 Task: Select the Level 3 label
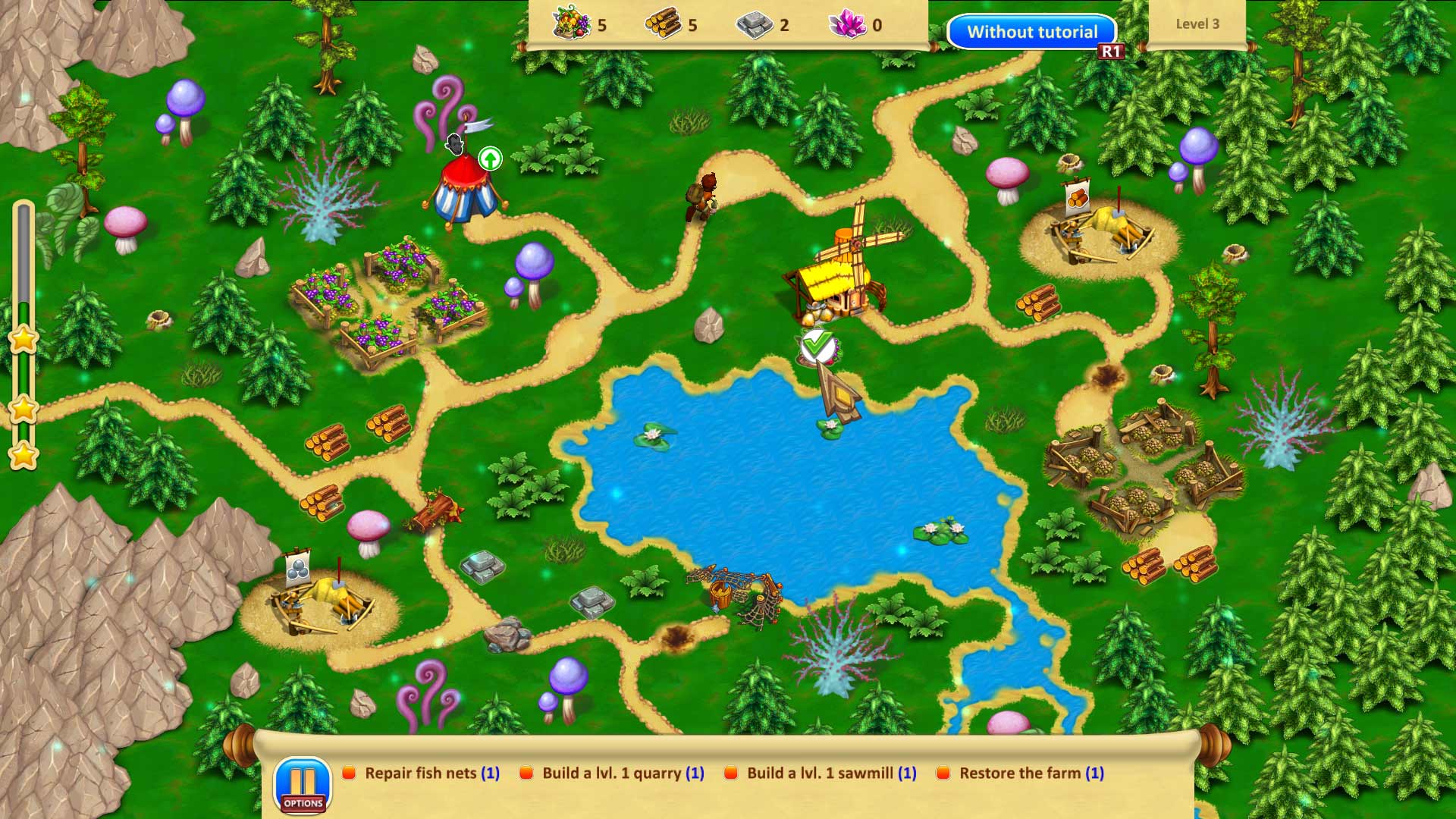coord(1197,24)
